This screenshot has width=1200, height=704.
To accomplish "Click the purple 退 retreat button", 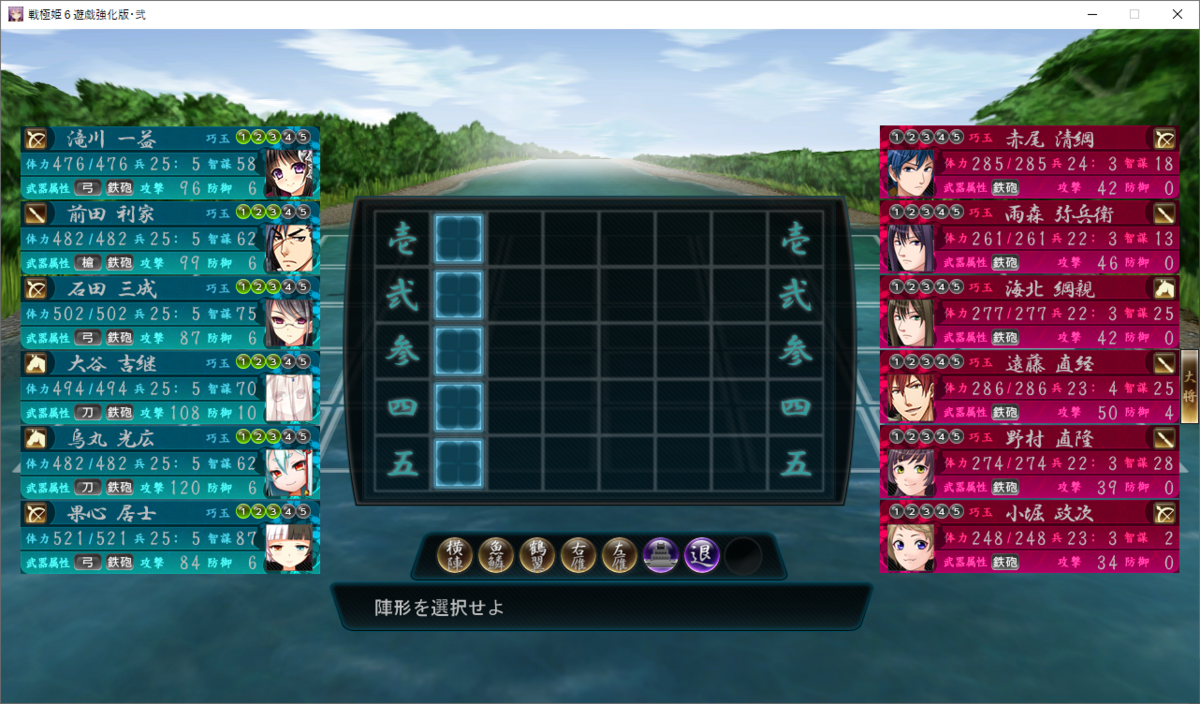I will click(702, 555).
